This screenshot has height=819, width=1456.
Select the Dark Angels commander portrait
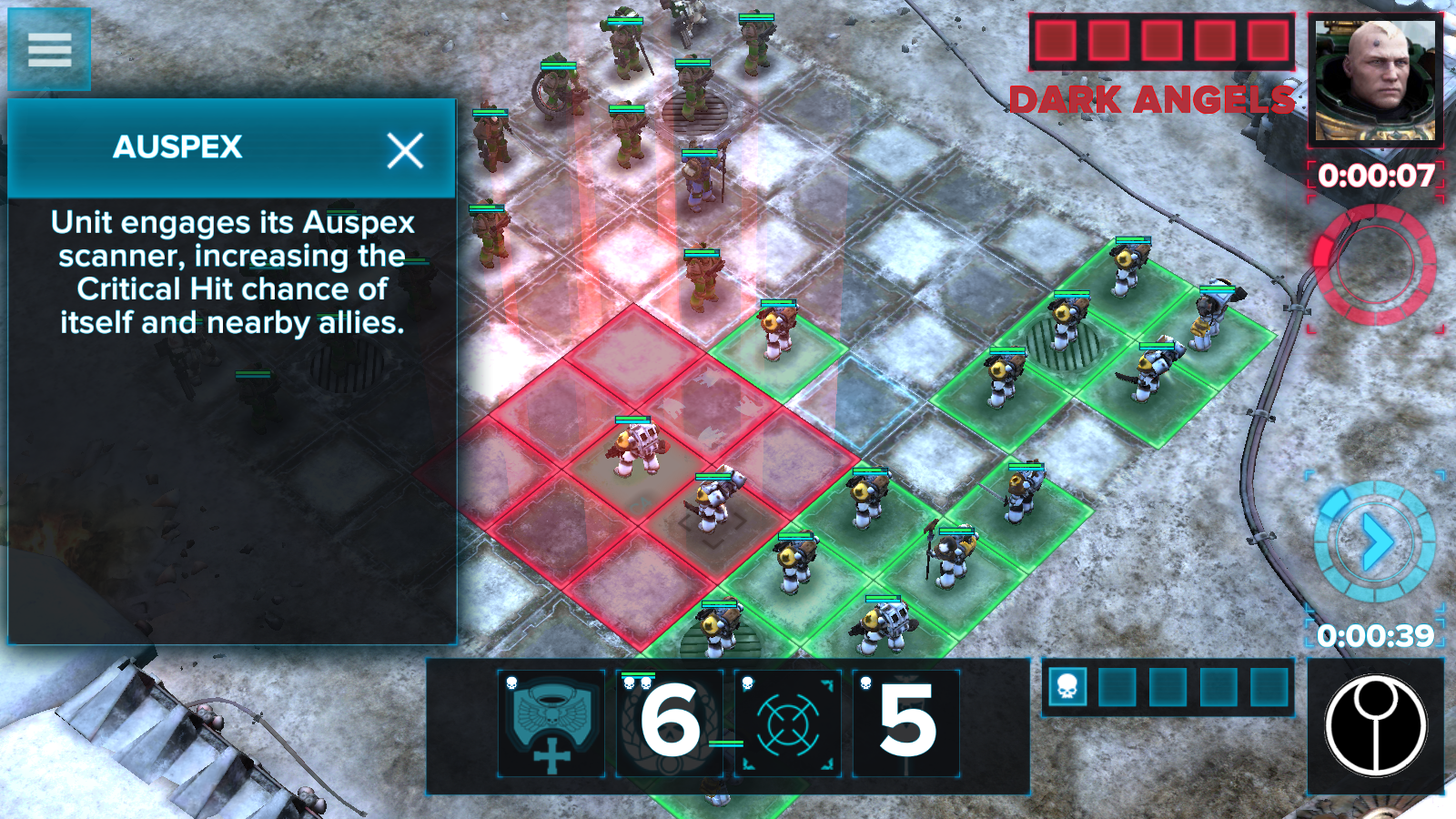1376,80
